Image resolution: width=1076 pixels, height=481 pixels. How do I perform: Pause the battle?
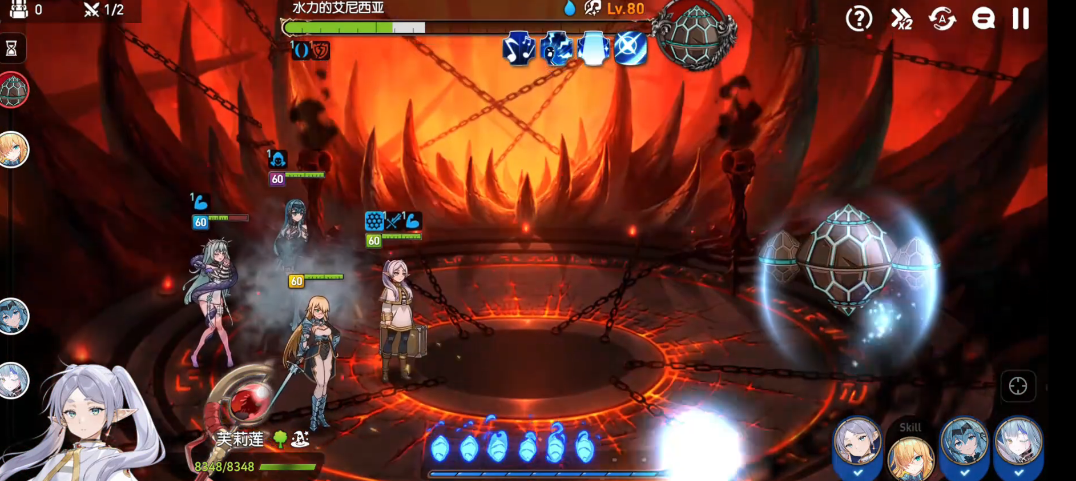[1021, 18]
